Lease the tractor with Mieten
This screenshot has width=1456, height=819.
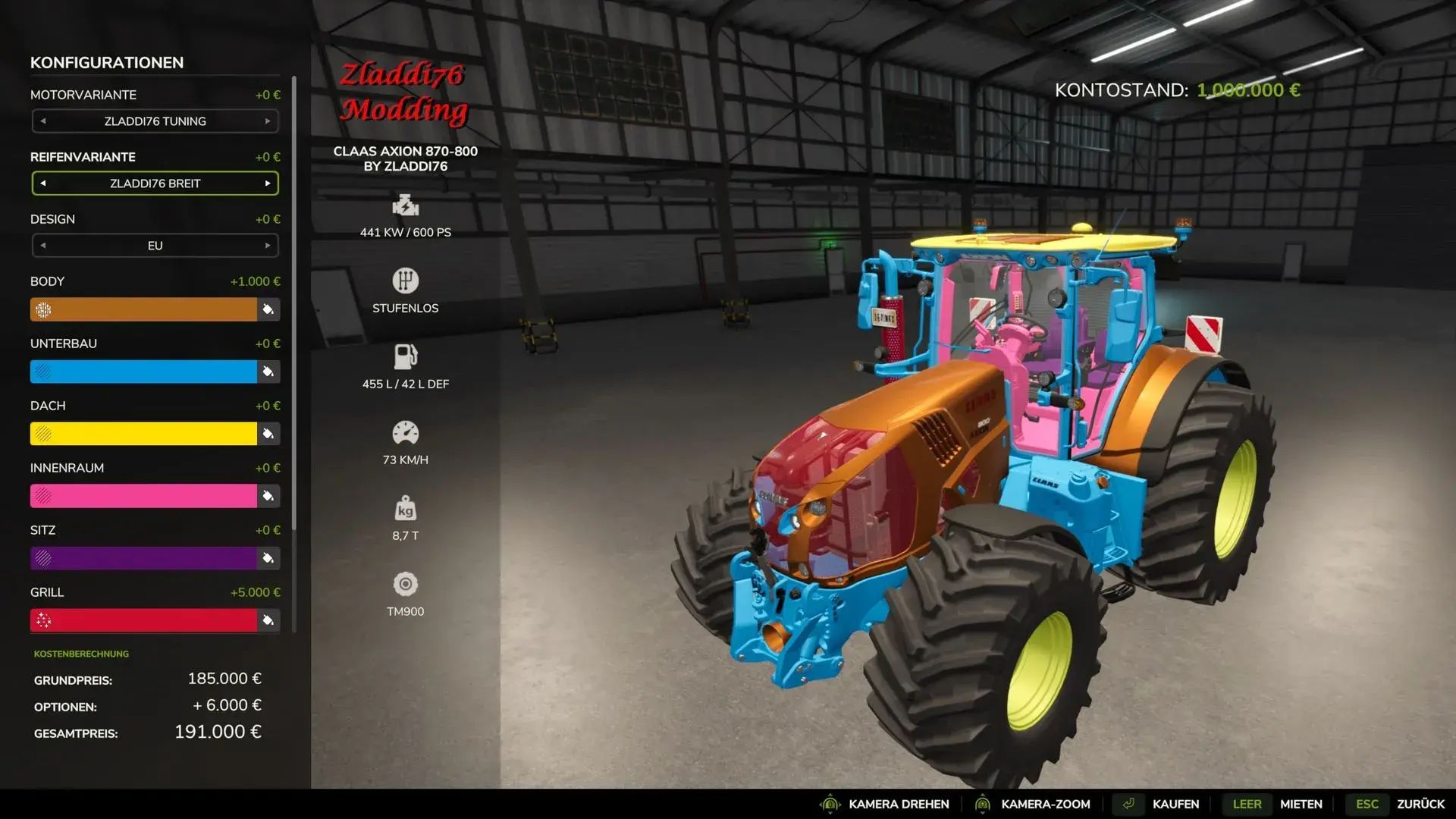pos(1301,804)
